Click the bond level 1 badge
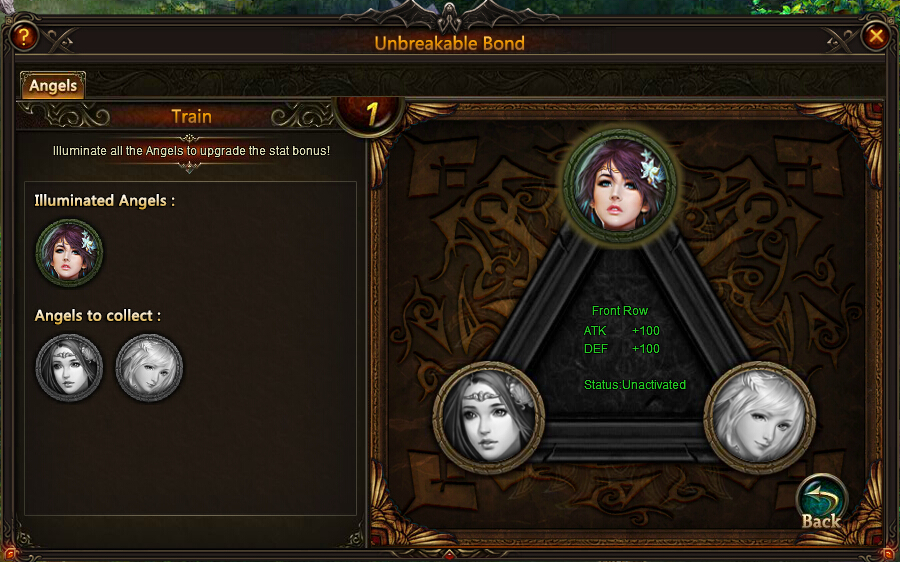Image resolution: width=900 pixels, height=562 pixels. [371, 115]
